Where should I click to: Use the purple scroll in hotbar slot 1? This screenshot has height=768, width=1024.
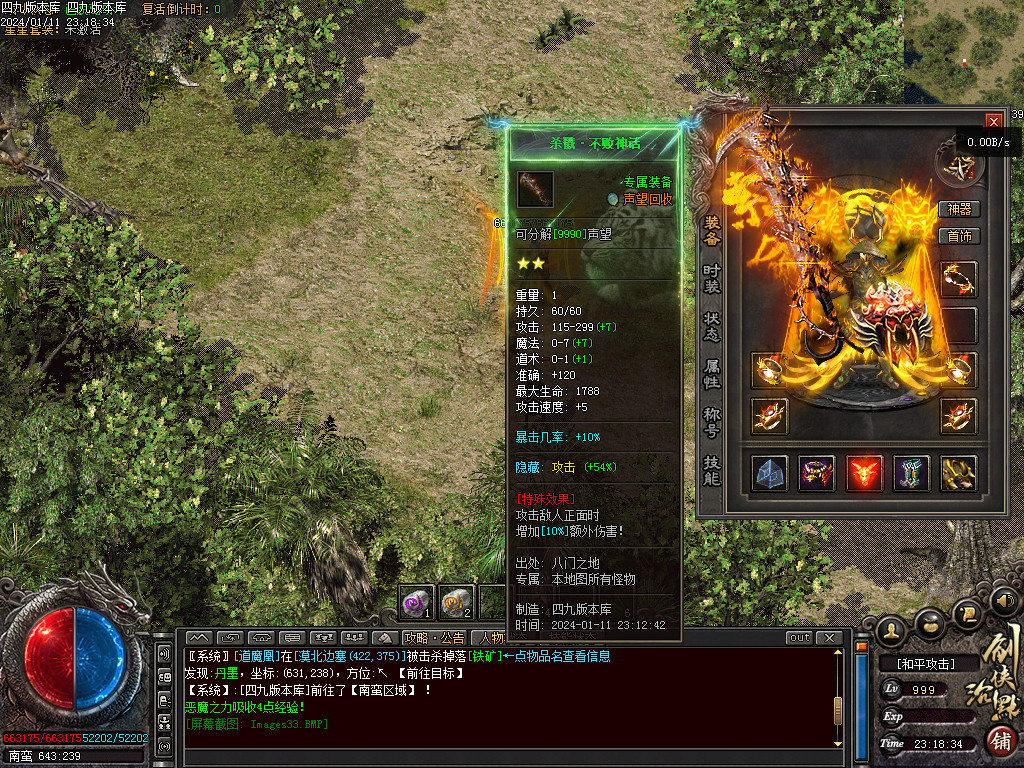click(x=416, y=602)
